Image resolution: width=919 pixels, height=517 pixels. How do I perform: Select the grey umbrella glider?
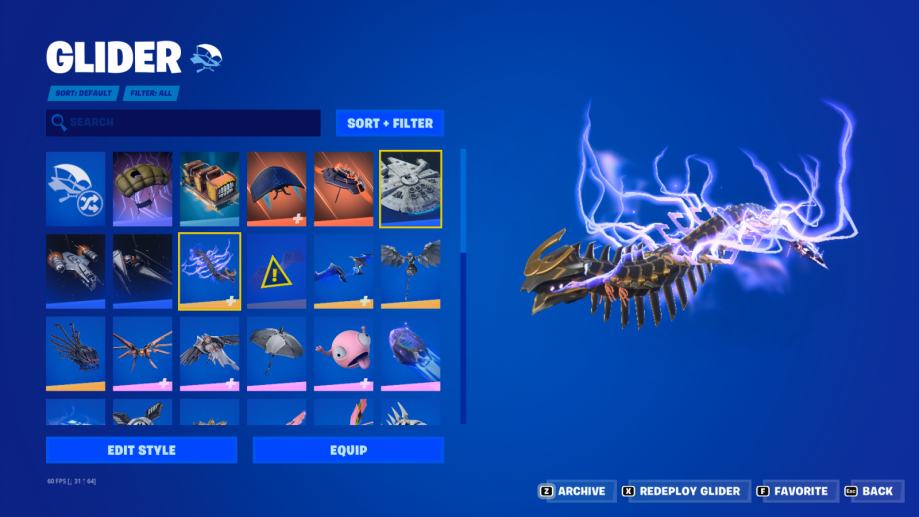[x=276, y=353]
